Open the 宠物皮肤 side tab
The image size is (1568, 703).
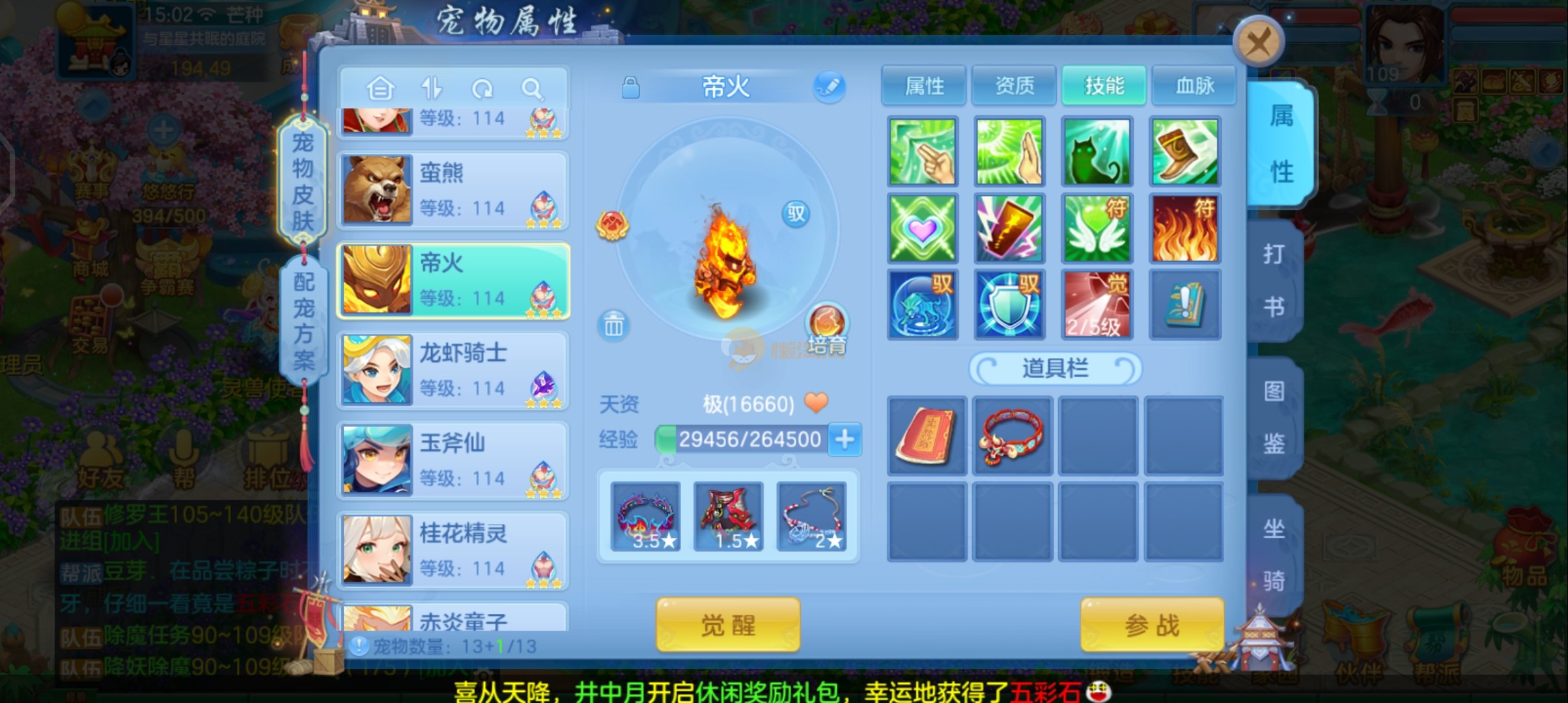pos(303,182)
